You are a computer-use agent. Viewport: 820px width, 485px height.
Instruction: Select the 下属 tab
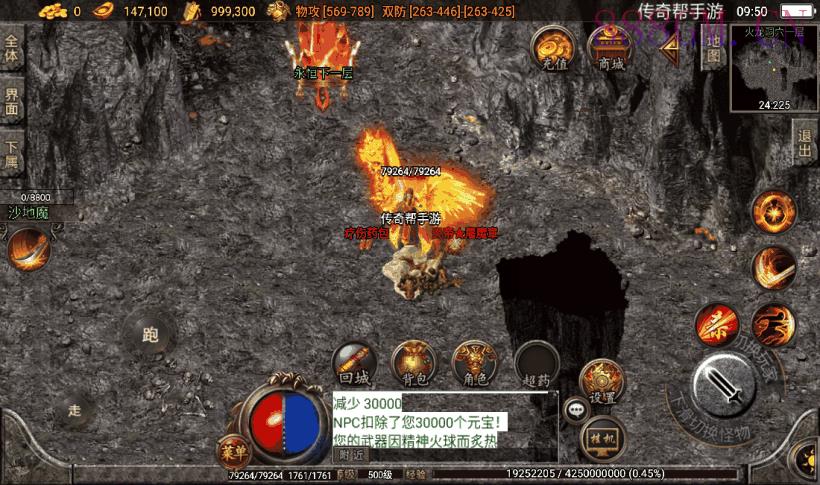[x=12, y=154]
